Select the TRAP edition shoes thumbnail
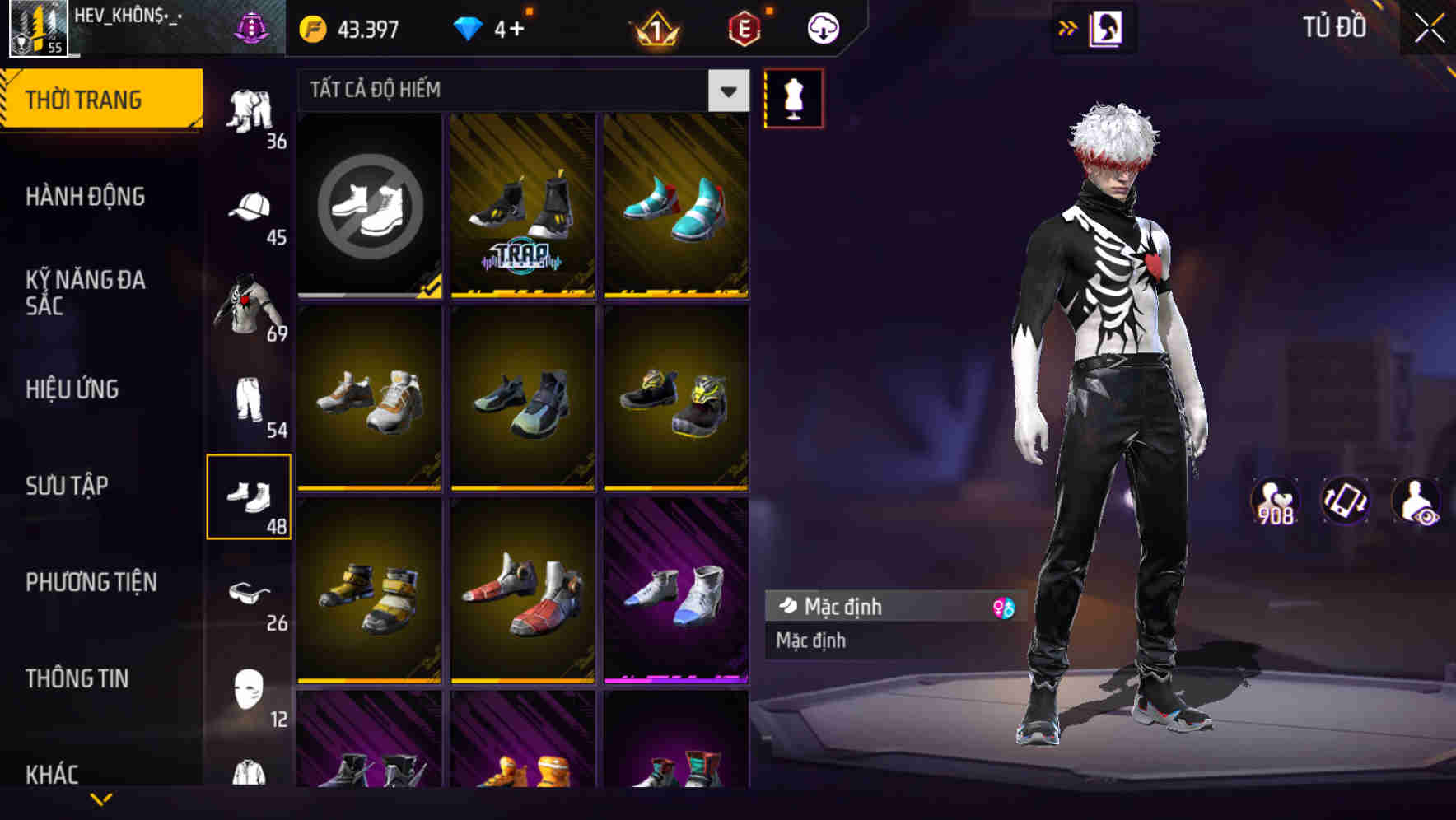 click(522, 205)
